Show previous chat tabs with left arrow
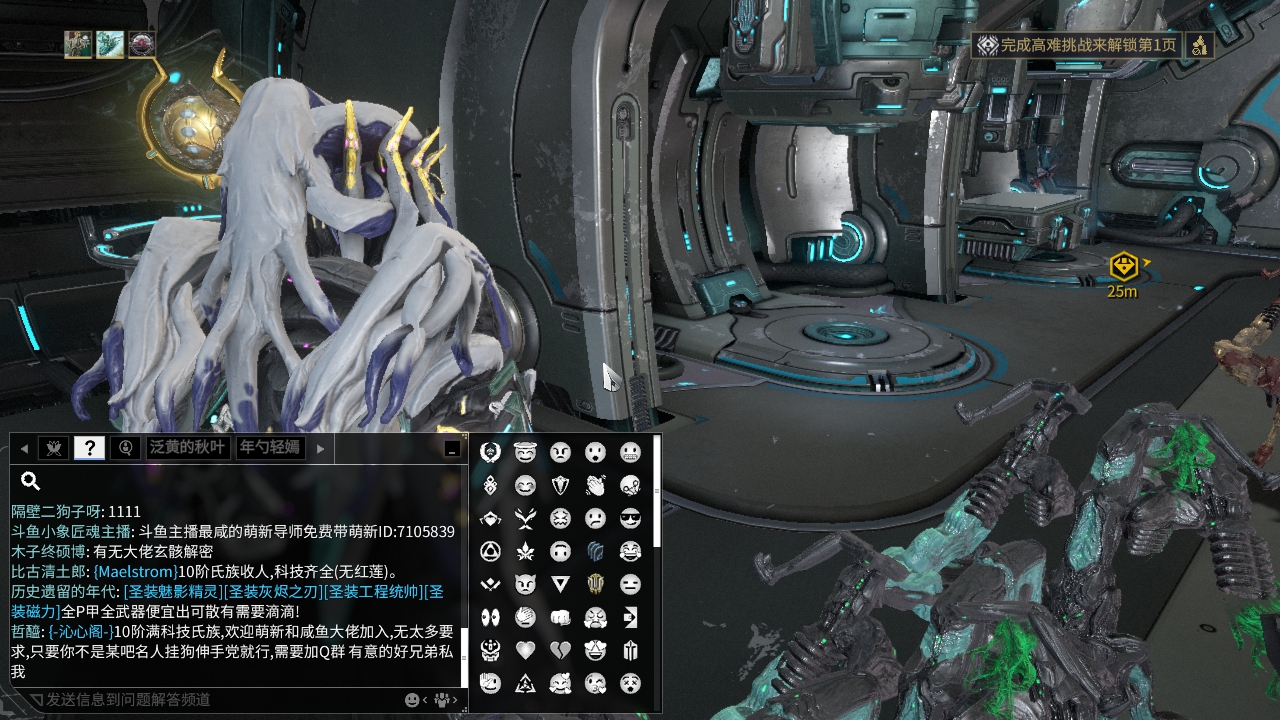 [x=24, y=448]
